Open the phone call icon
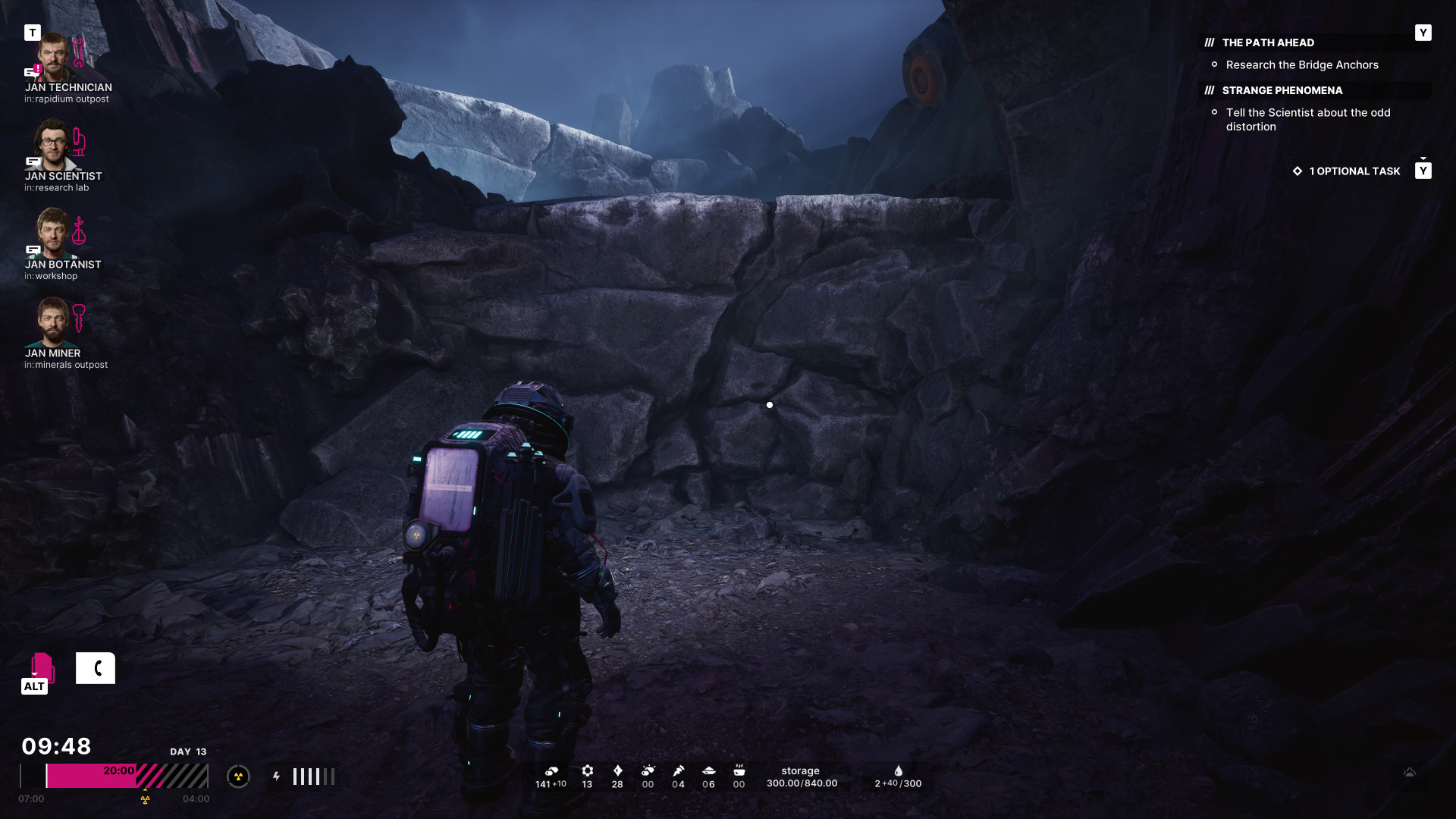Image resolution: width=1456 pixels, height=819 pixels. tap(96, 668)
